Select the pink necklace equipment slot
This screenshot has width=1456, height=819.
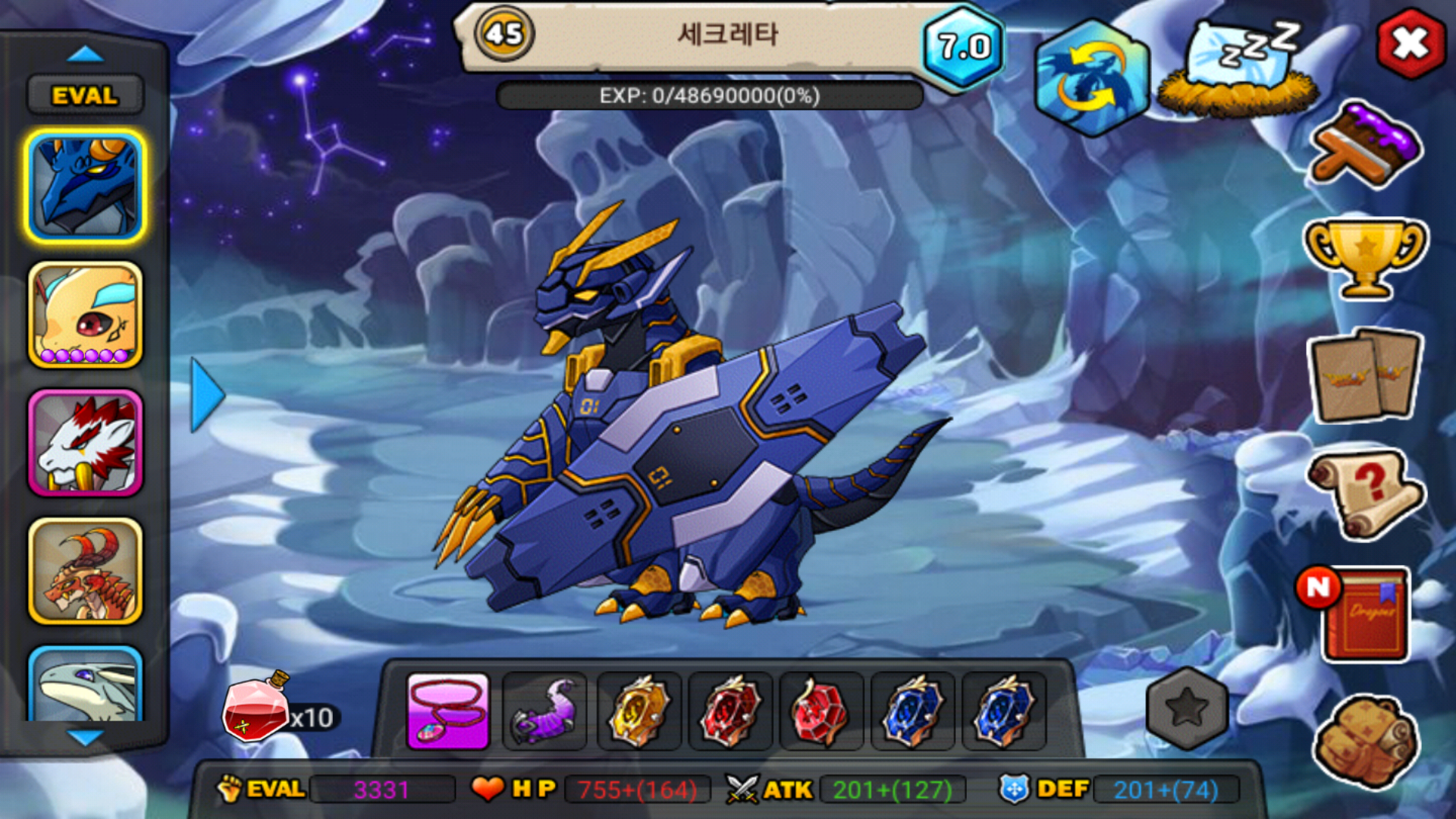pos(448,711)
